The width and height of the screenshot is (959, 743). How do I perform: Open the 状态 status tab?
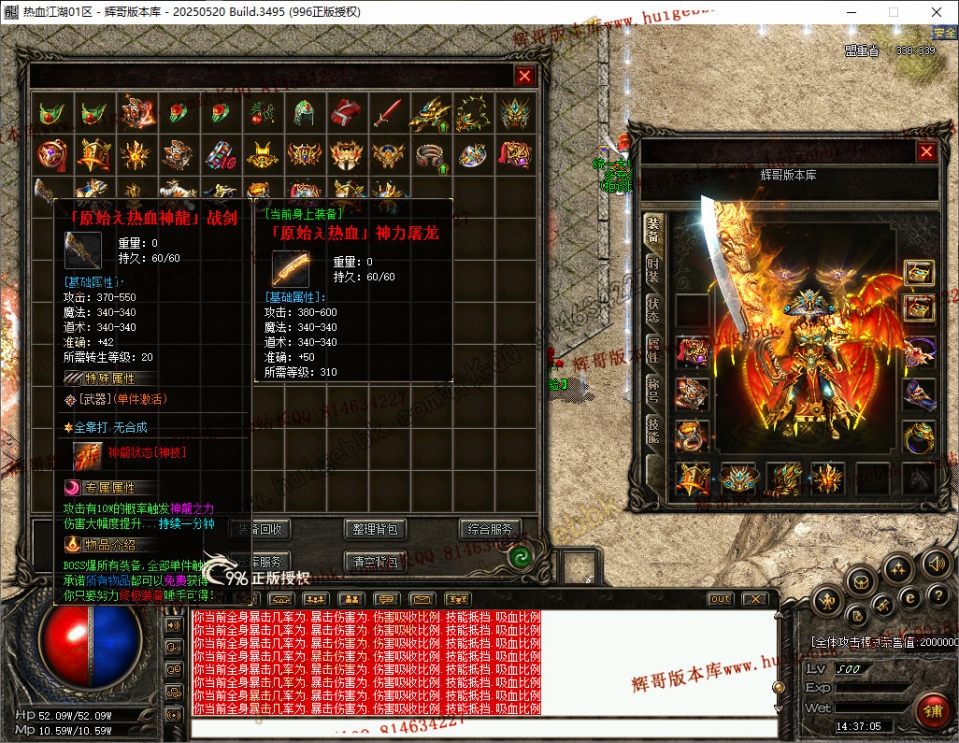(653, 309)
